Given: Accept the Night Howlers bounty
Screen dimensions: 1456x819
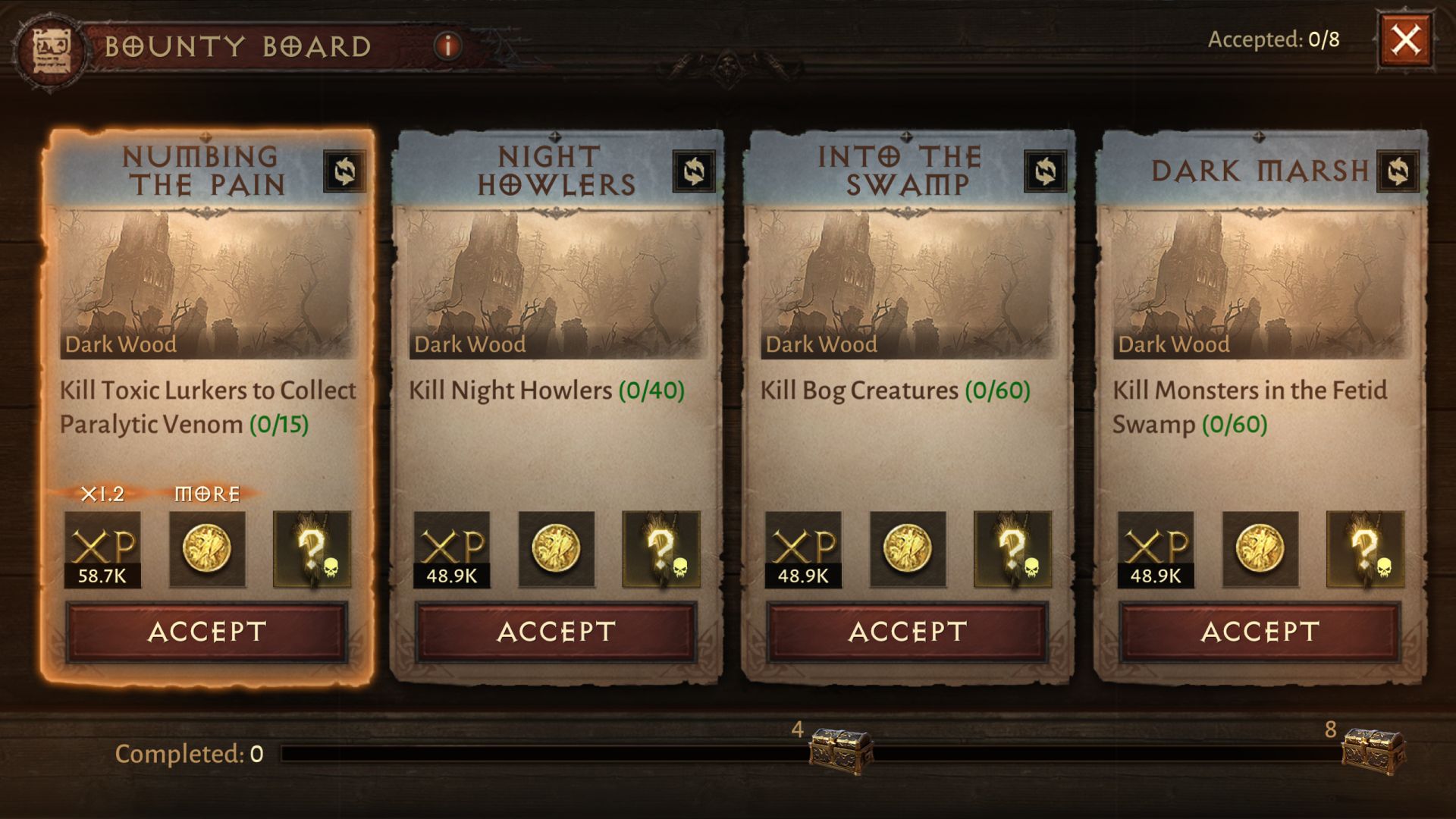Looking at the screenshot, I should coord(556,632).
